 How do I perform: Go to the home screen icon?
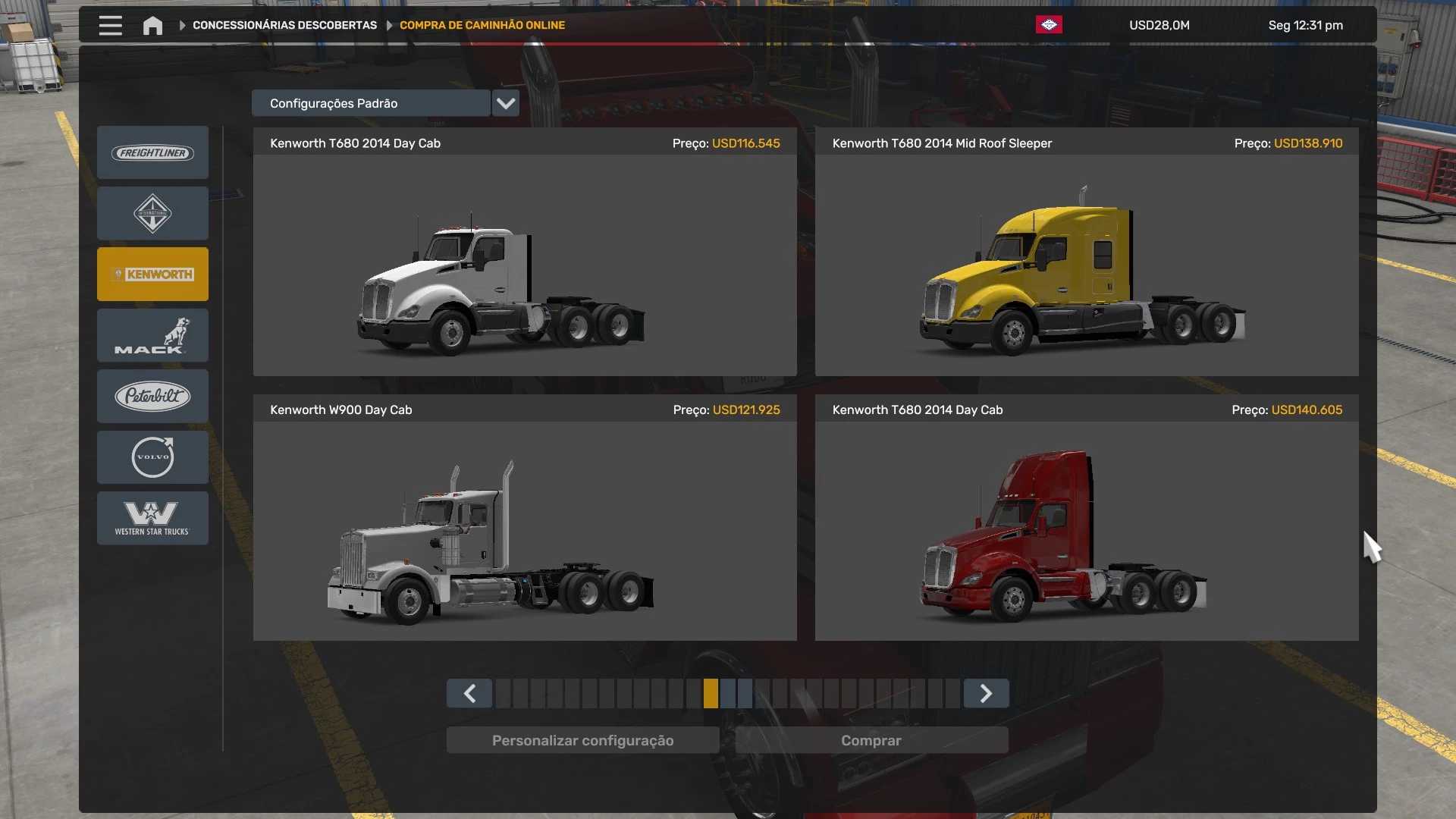click(x=152, y=26)
